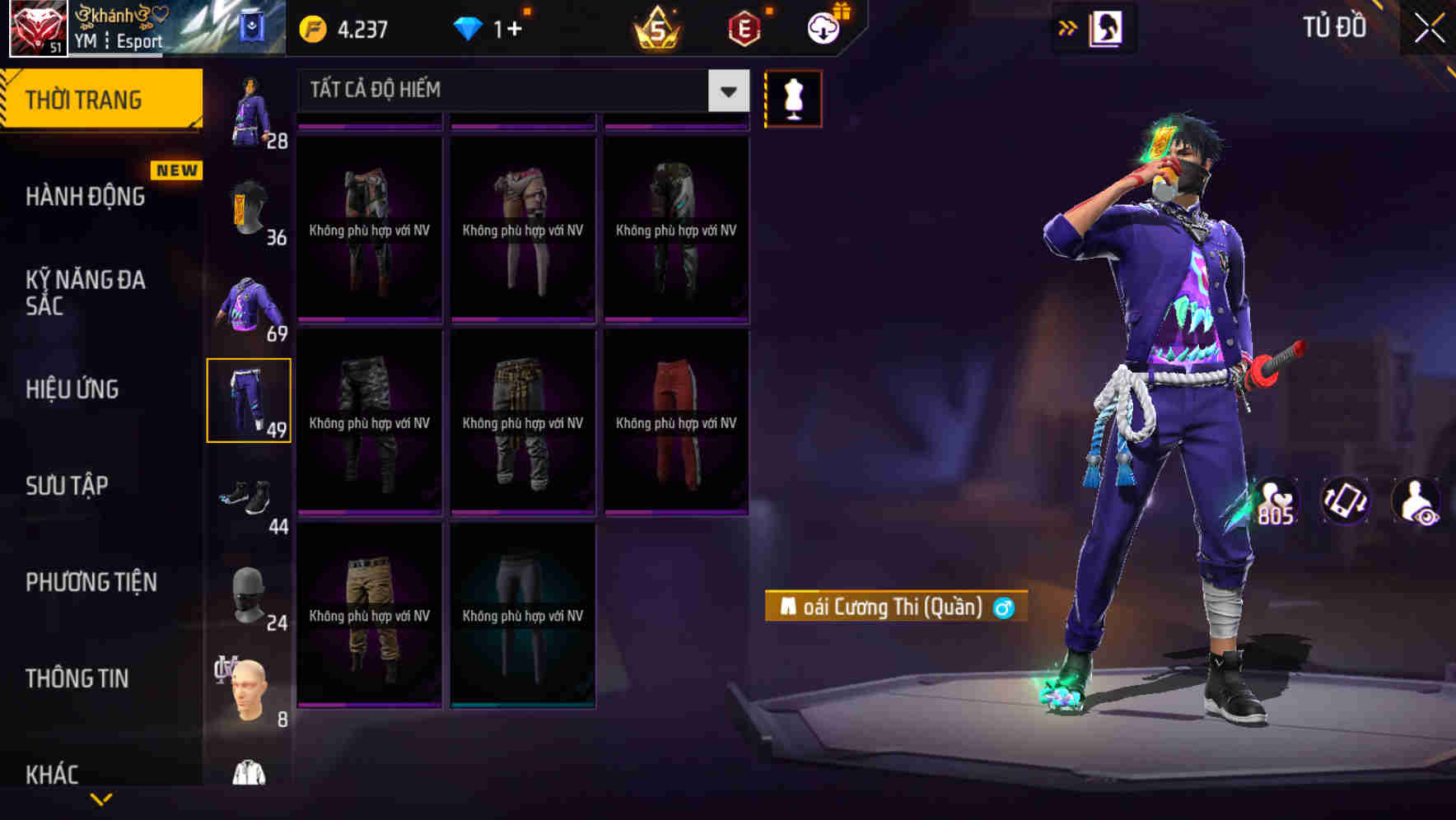Click the mannequin outfit preview icon
The image size is (1456, 820).
(x=793, y=98)
